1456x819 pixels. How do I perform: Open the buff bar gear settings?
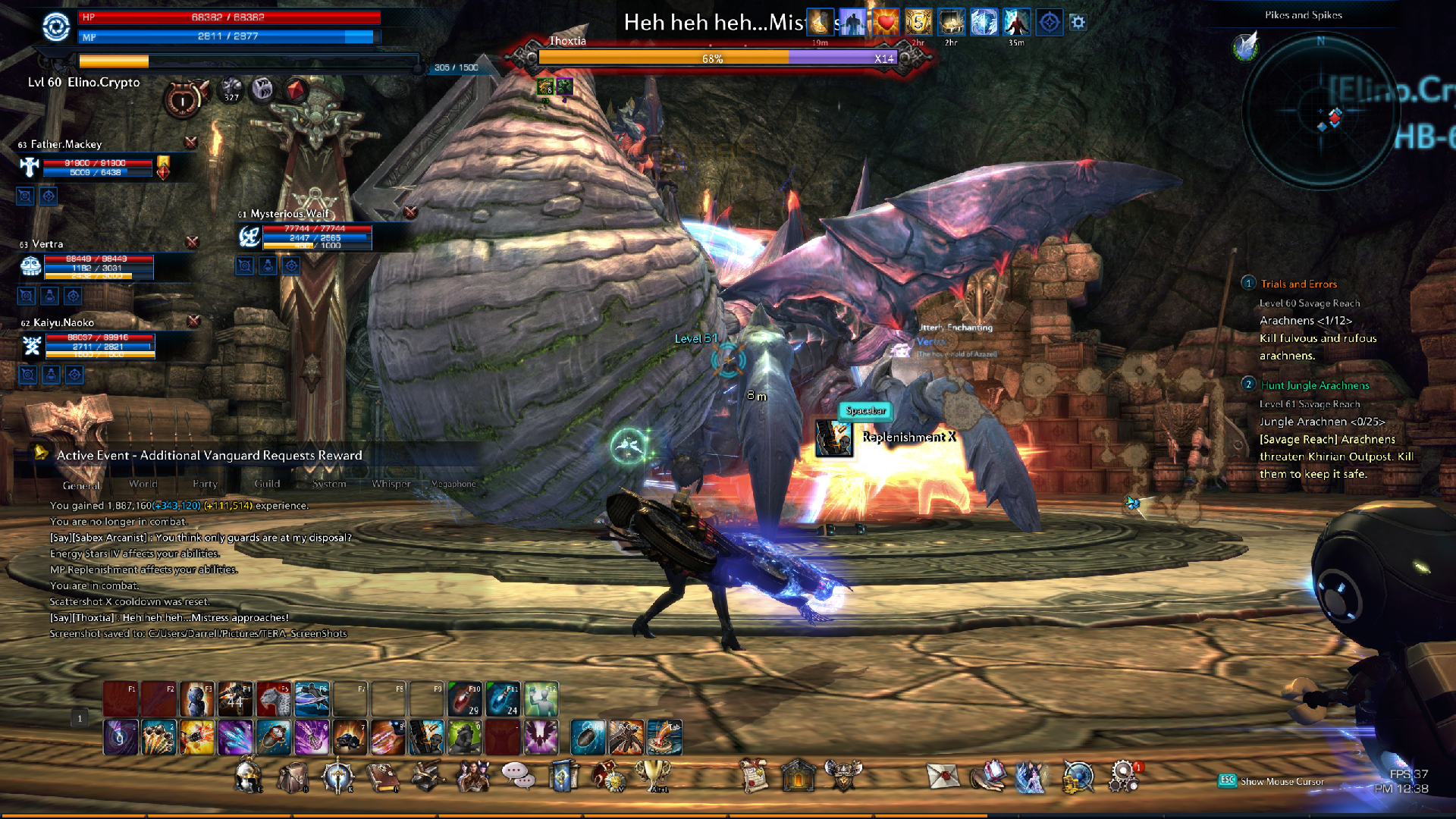click(x=1078, y=23)
